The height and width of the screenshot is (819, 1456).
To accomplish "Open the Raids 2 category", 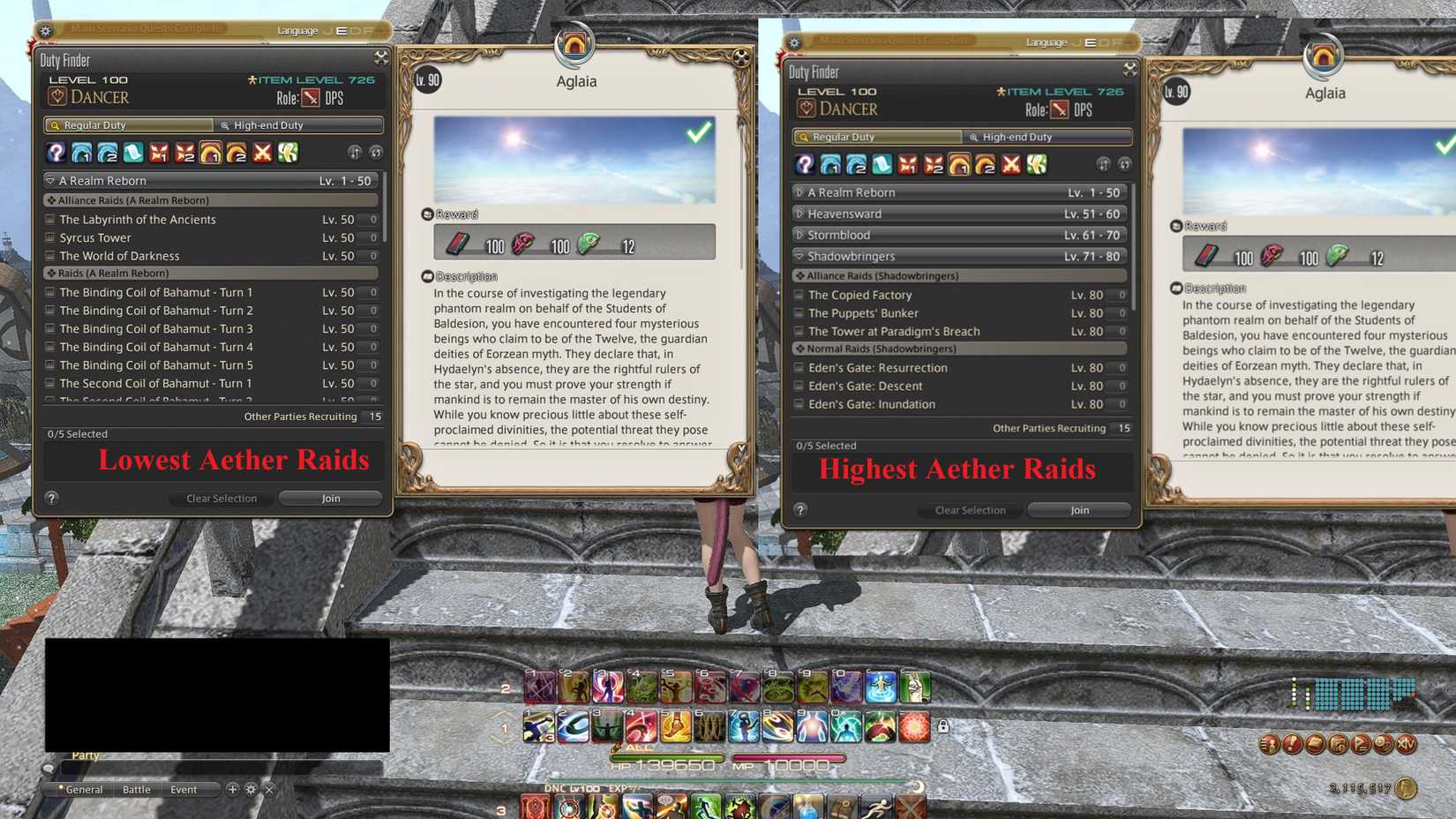I will point(235,152).
